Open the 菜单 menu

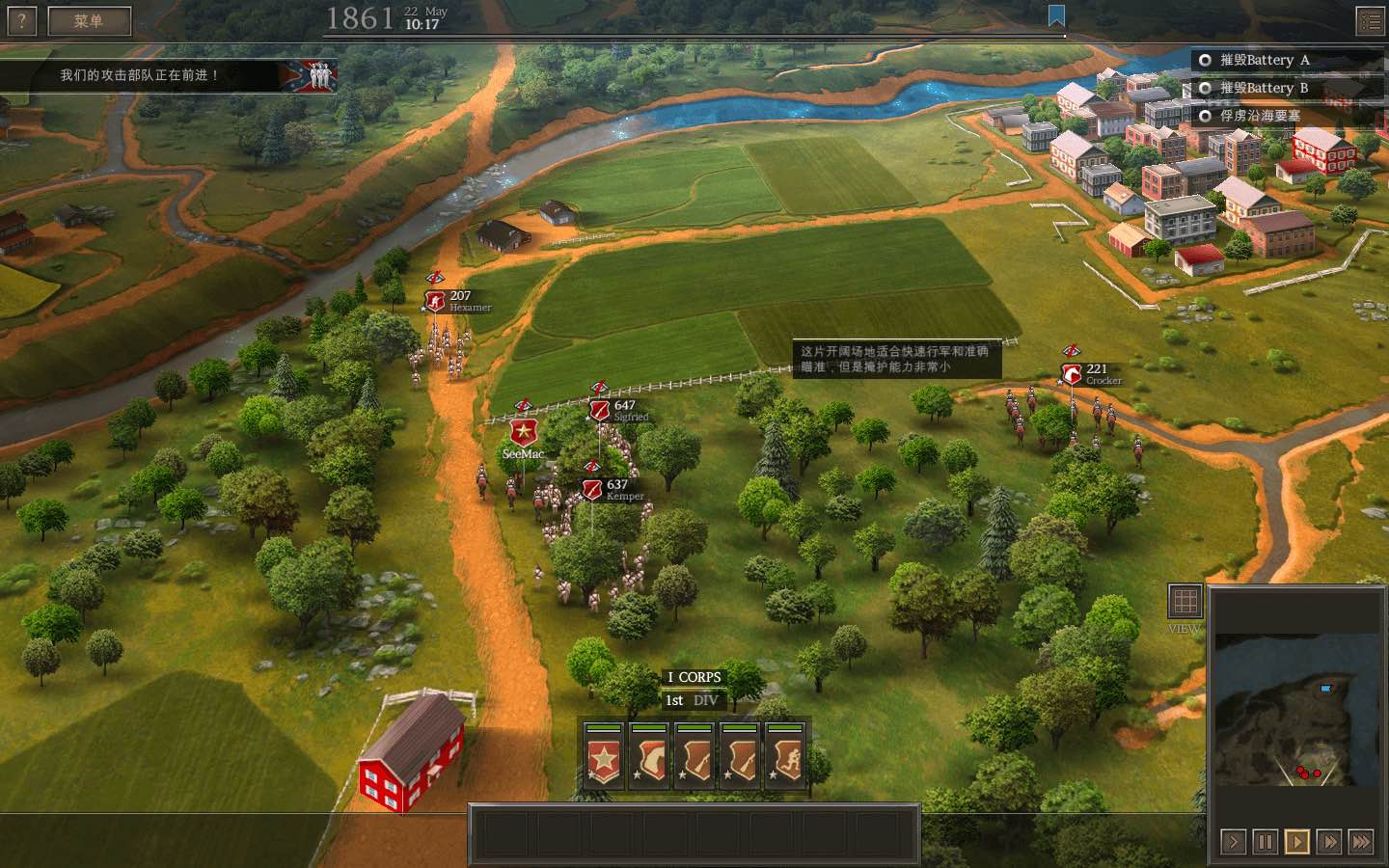91,20
